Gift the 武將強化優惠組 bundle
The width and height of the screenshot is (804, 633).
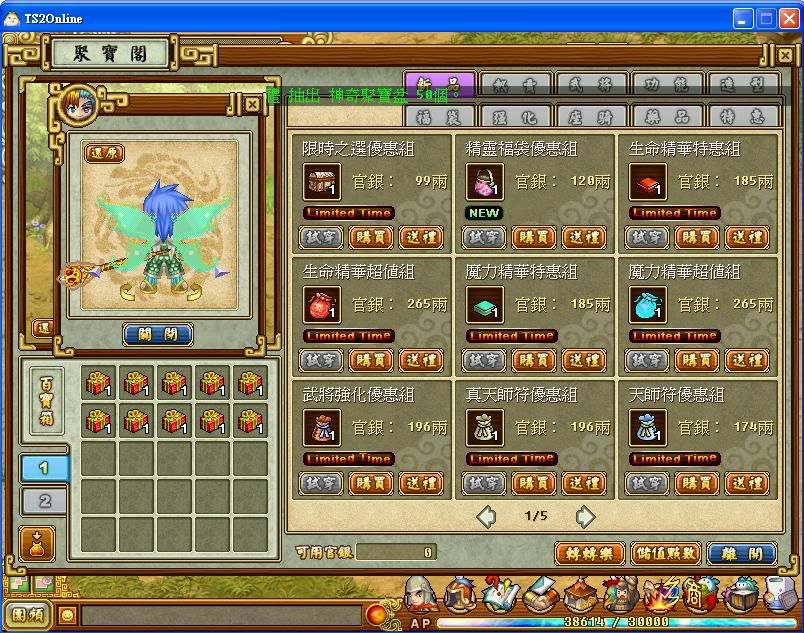click(421, 483)
